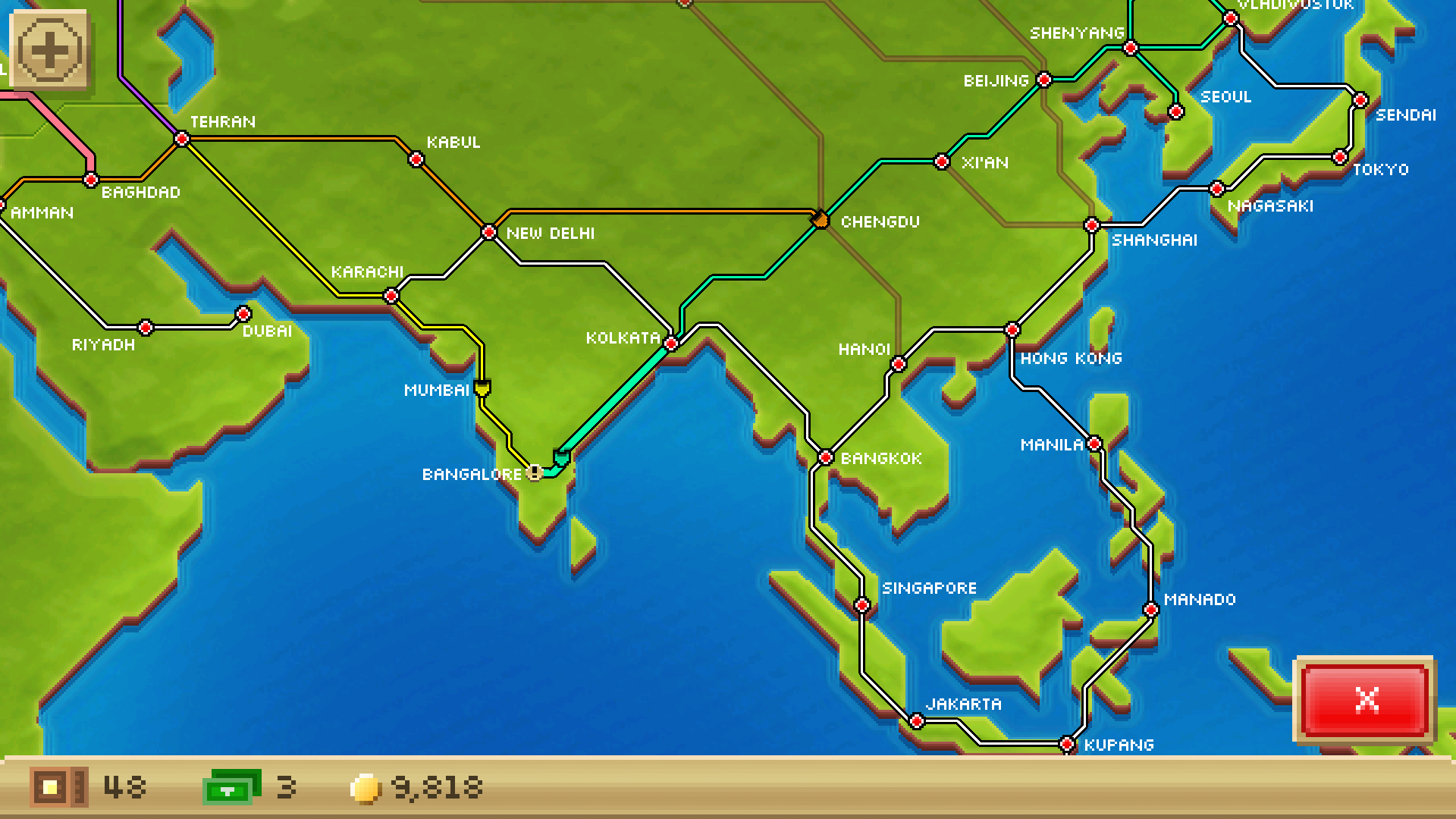Open the Kolkata junction station
Viewport: 1456px width, 819px height.
click(x=670, y=343)
